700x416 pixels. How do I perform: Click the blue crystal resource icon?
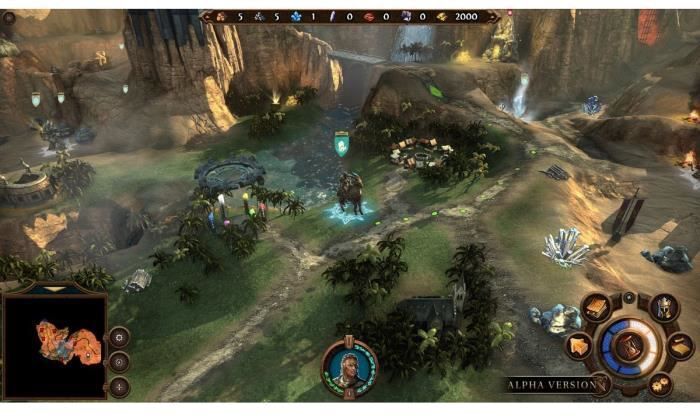click(295, 17)
